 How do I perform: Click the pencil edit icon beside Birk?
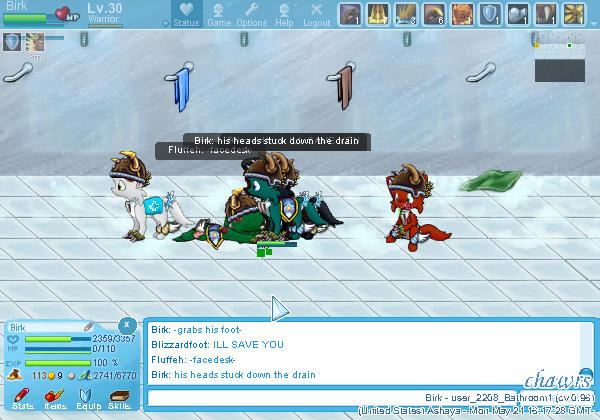tap(89, 327)
